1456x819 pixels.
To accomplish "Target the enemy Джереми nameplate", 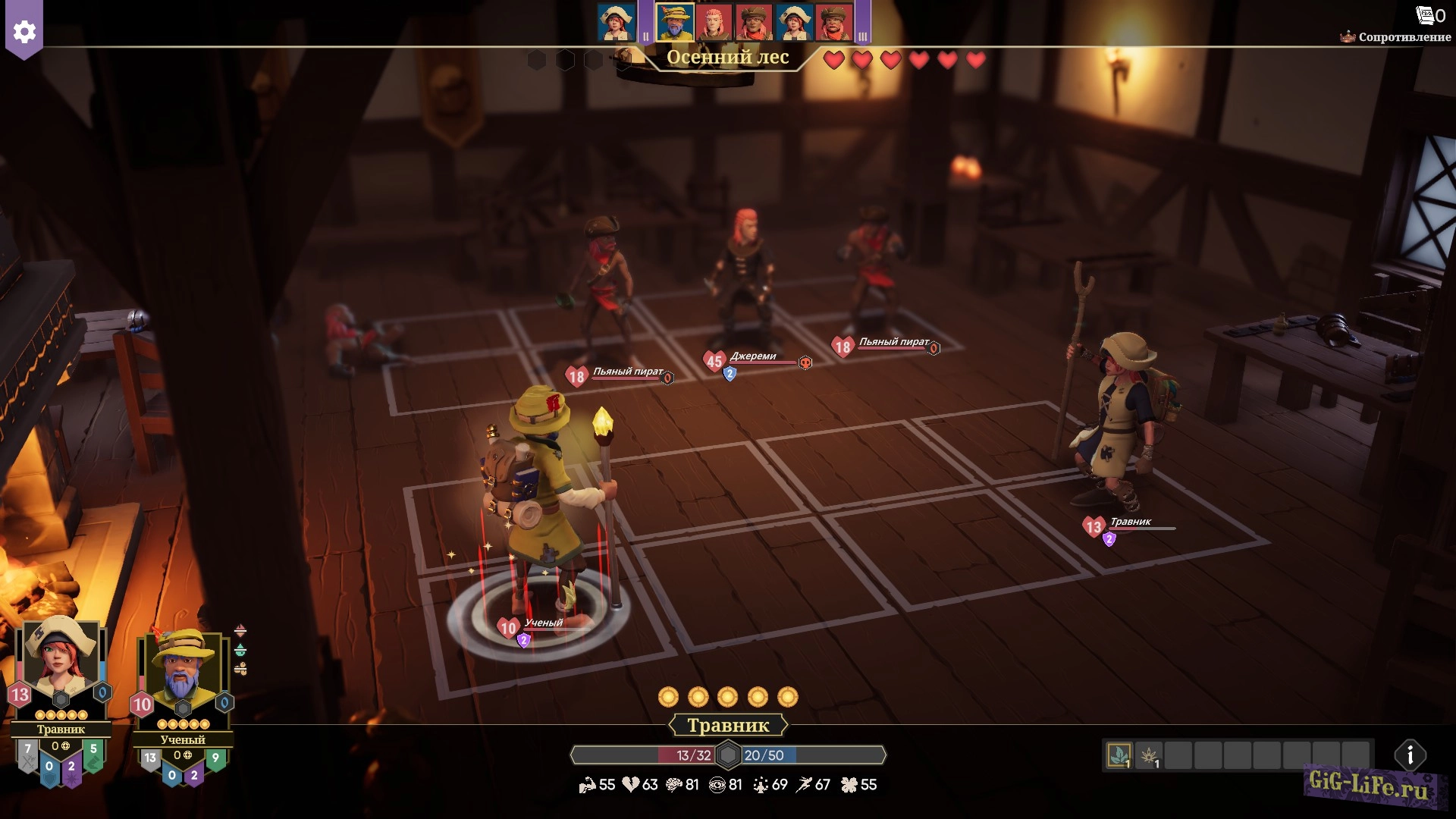I will 753,357.
